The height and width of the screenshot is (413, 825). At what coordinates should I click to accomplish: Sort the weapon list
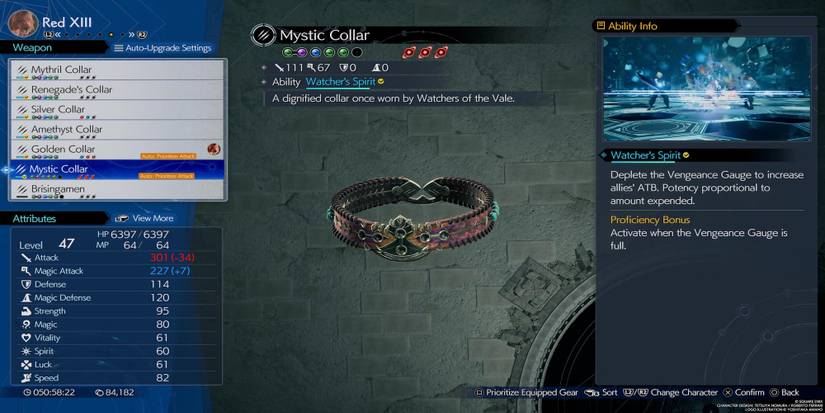point(600,393)
